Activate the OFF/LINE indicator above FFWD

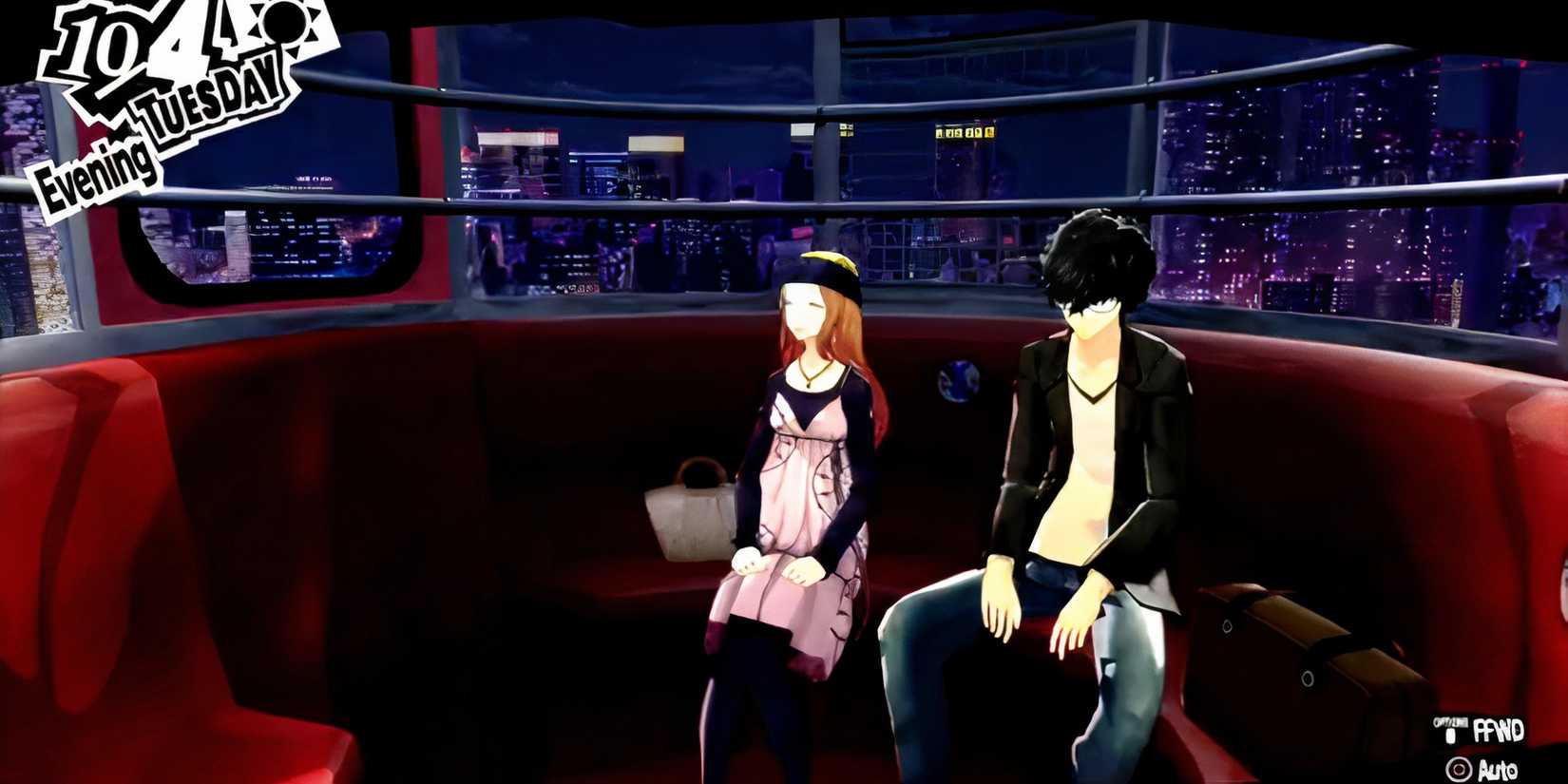point(1451,721)
